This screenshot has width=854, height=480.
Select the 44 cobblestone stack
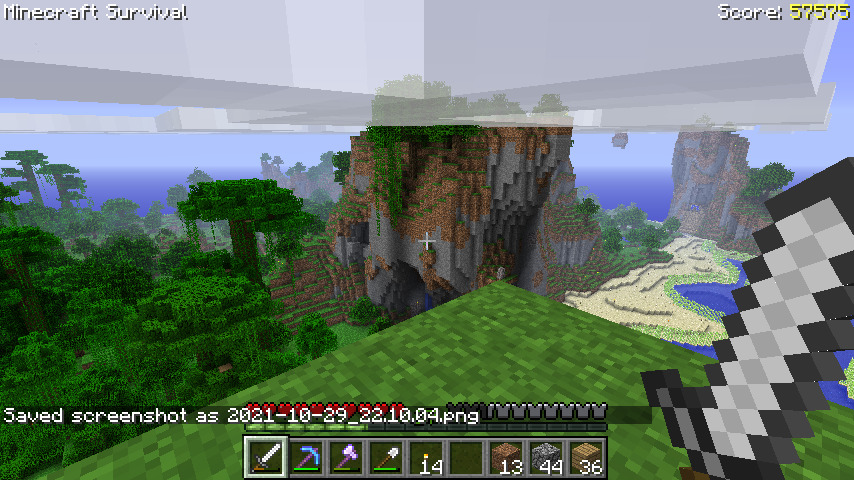point(547,458)
